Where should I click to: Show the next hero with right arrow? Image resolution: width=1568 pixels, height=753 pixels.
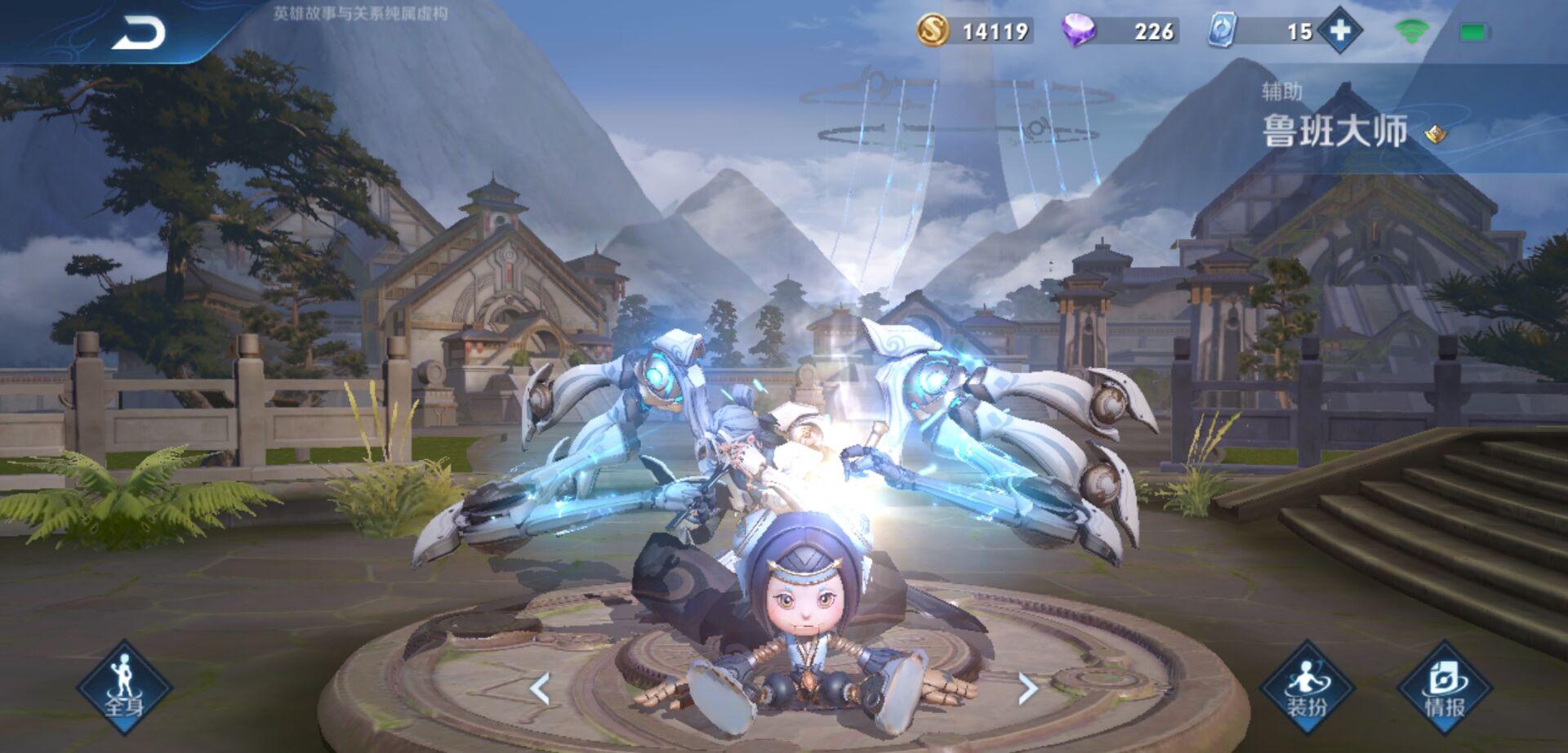(x=1027, y=689)
